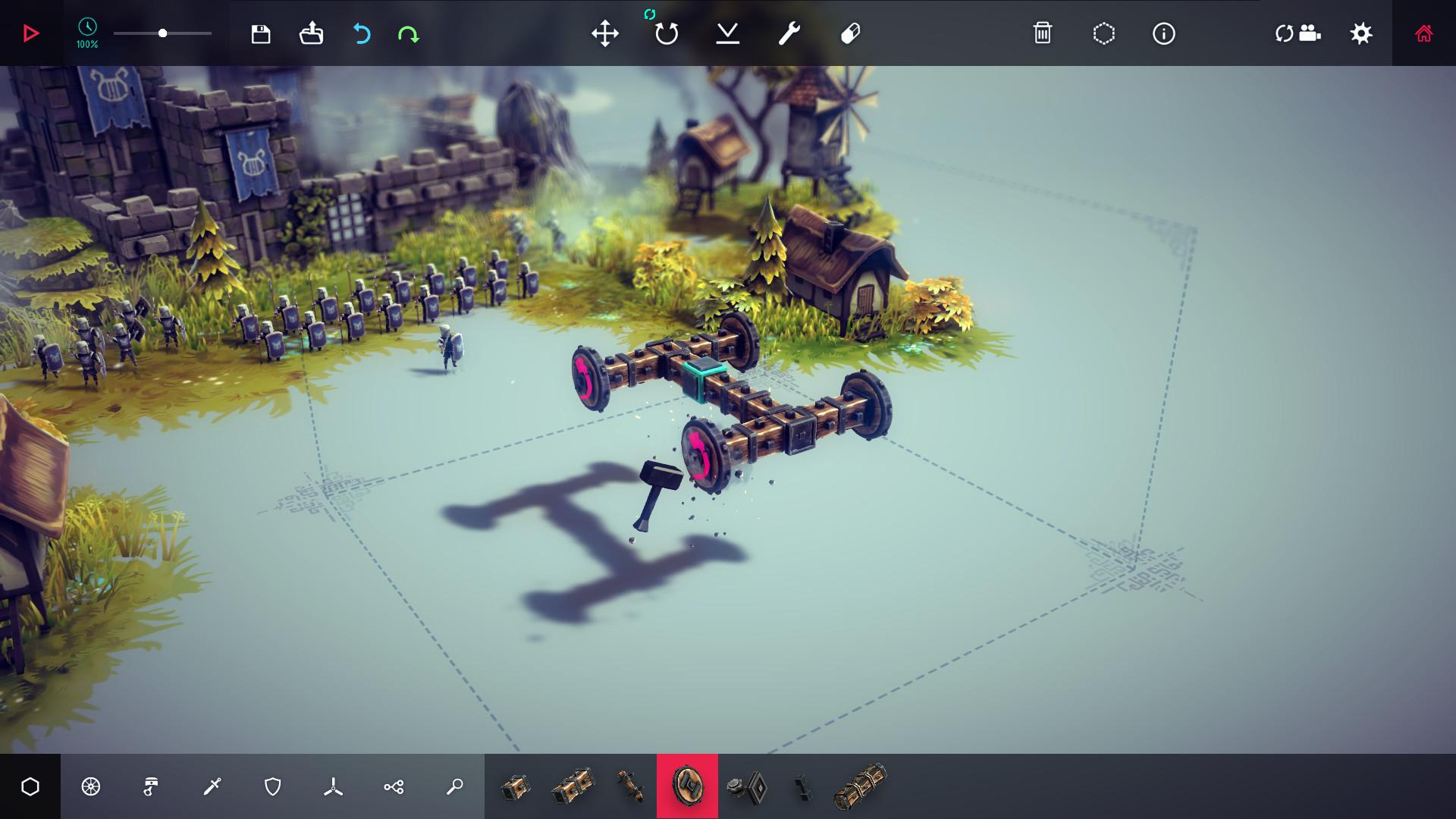Viewport: 1456px width, 819px height.
Task: Open the Armour category shield icon
Action: point(273,786)
